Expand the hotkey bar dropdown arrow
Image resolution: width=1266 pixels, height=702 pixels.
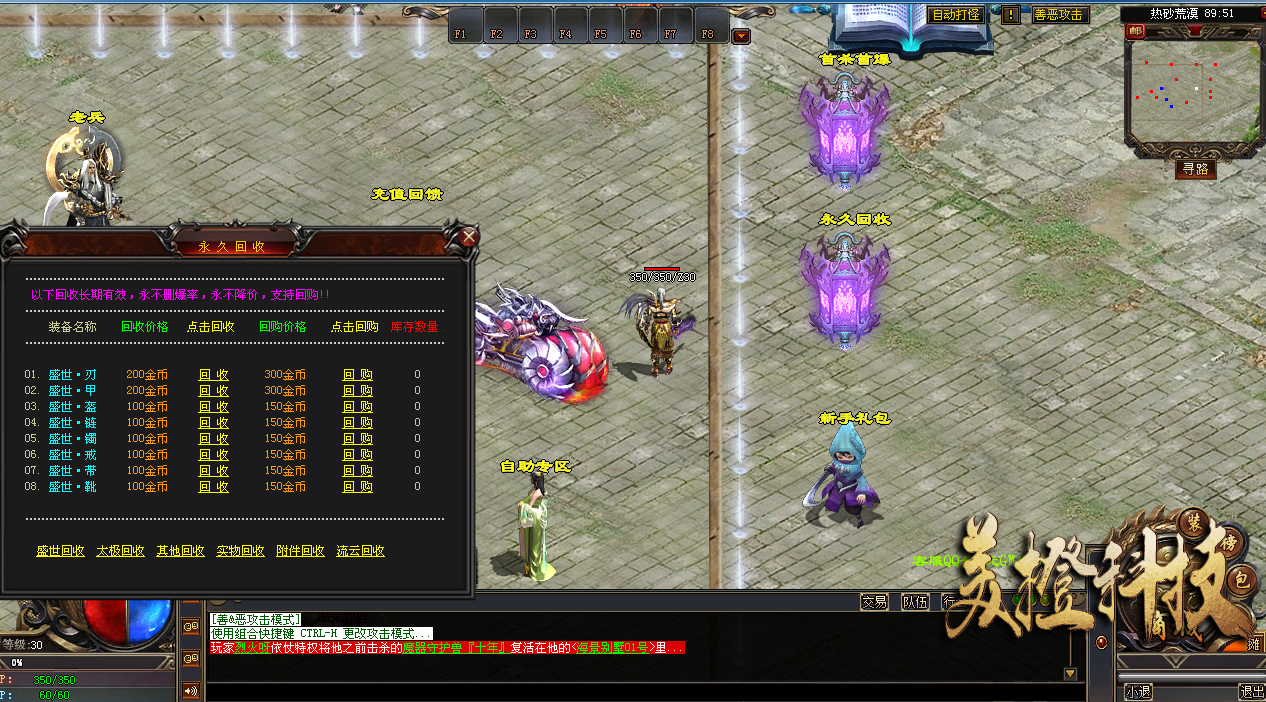[x=741, y=37]
